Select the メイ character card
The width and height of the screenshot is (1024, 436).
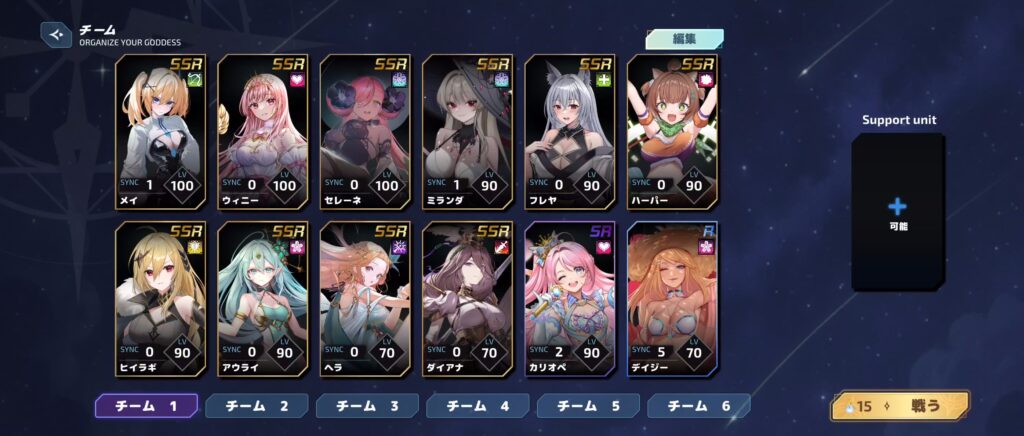tap(161, 131)
